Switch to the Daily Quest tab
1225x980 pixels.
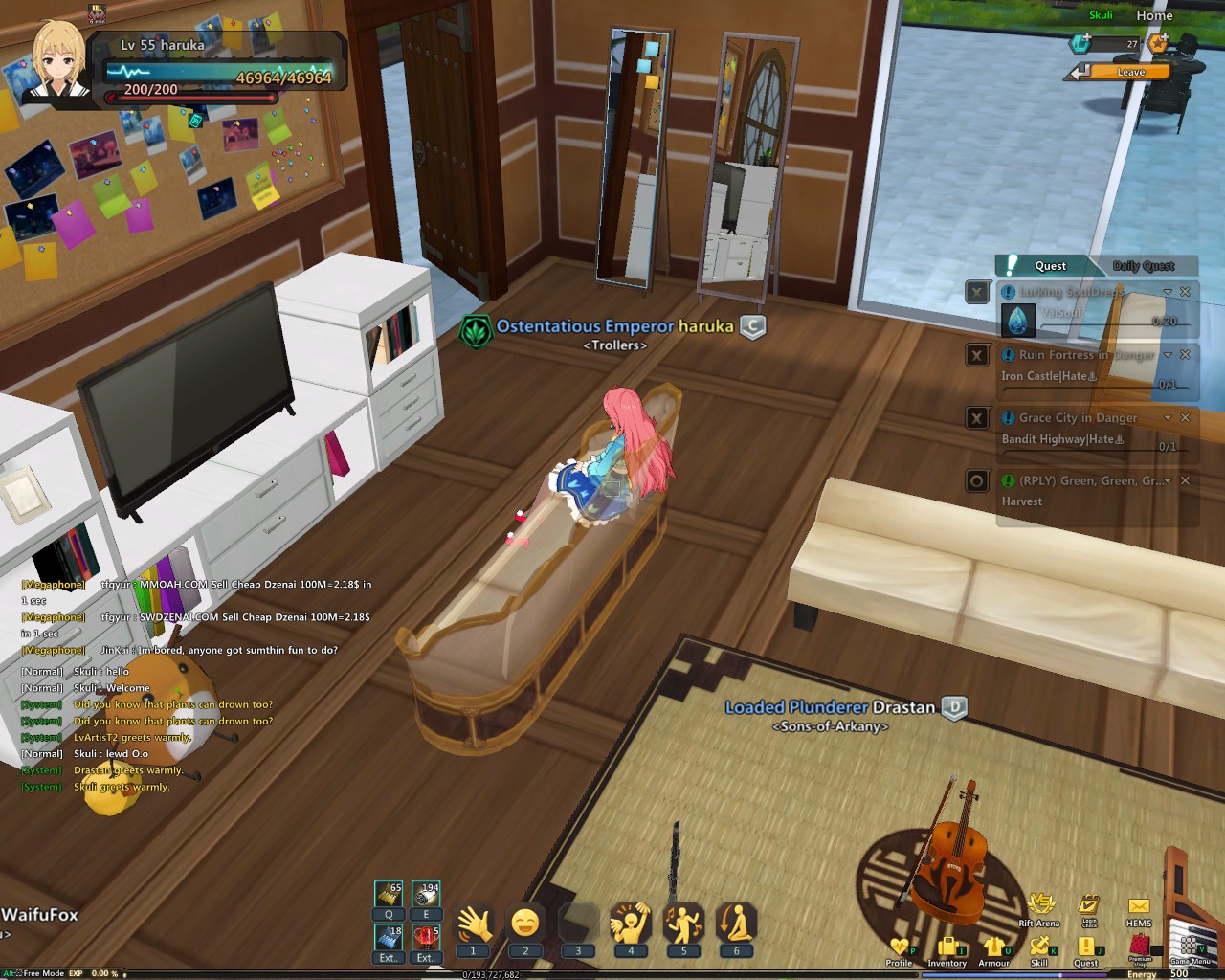[x=1143, y=266]
